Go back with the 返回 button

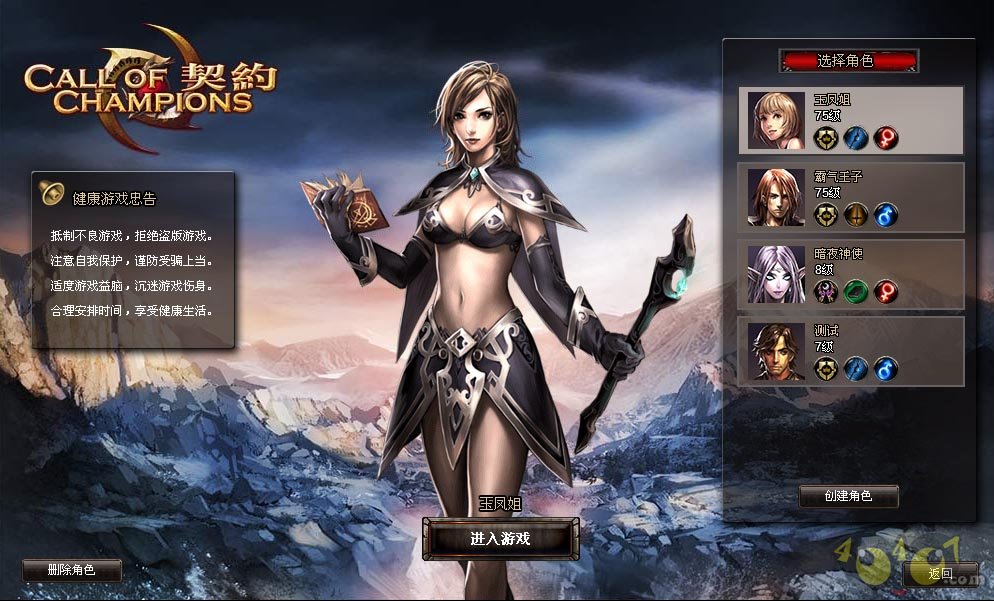pyautogui.click(x=940, y=574)
